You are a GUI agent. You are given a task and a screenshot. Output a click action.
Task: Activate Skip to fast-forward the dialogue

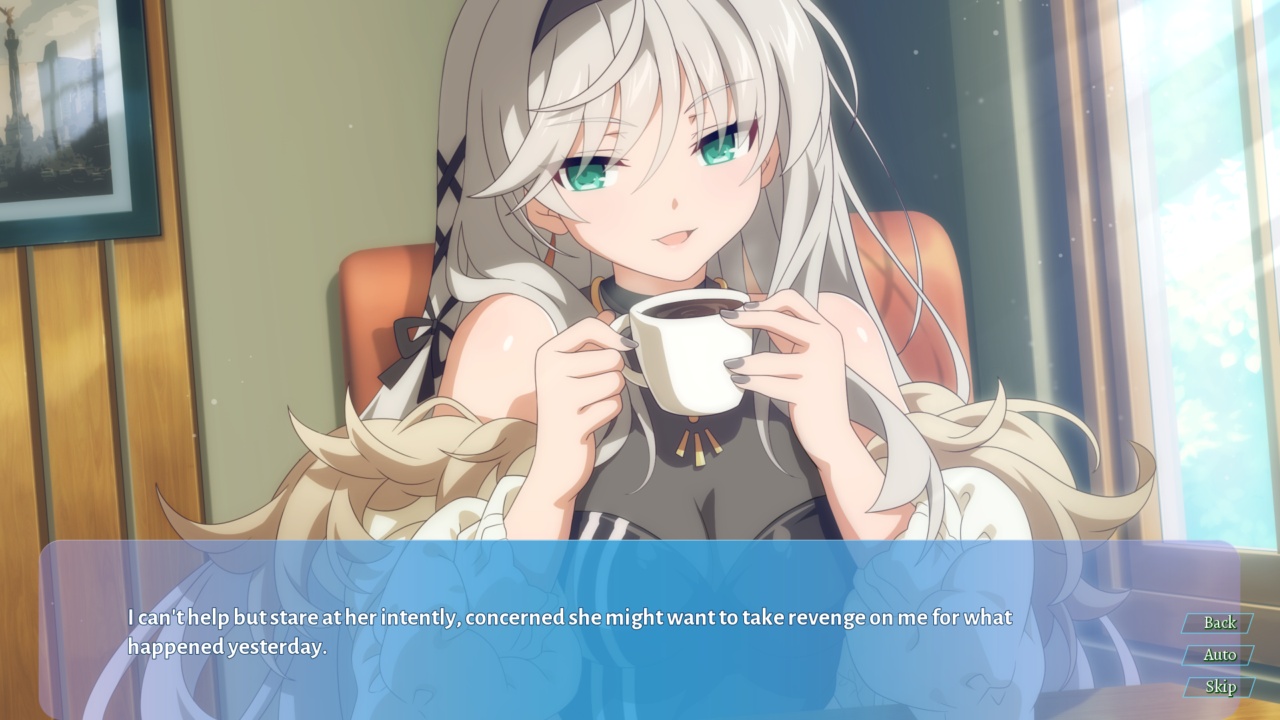1218,688
